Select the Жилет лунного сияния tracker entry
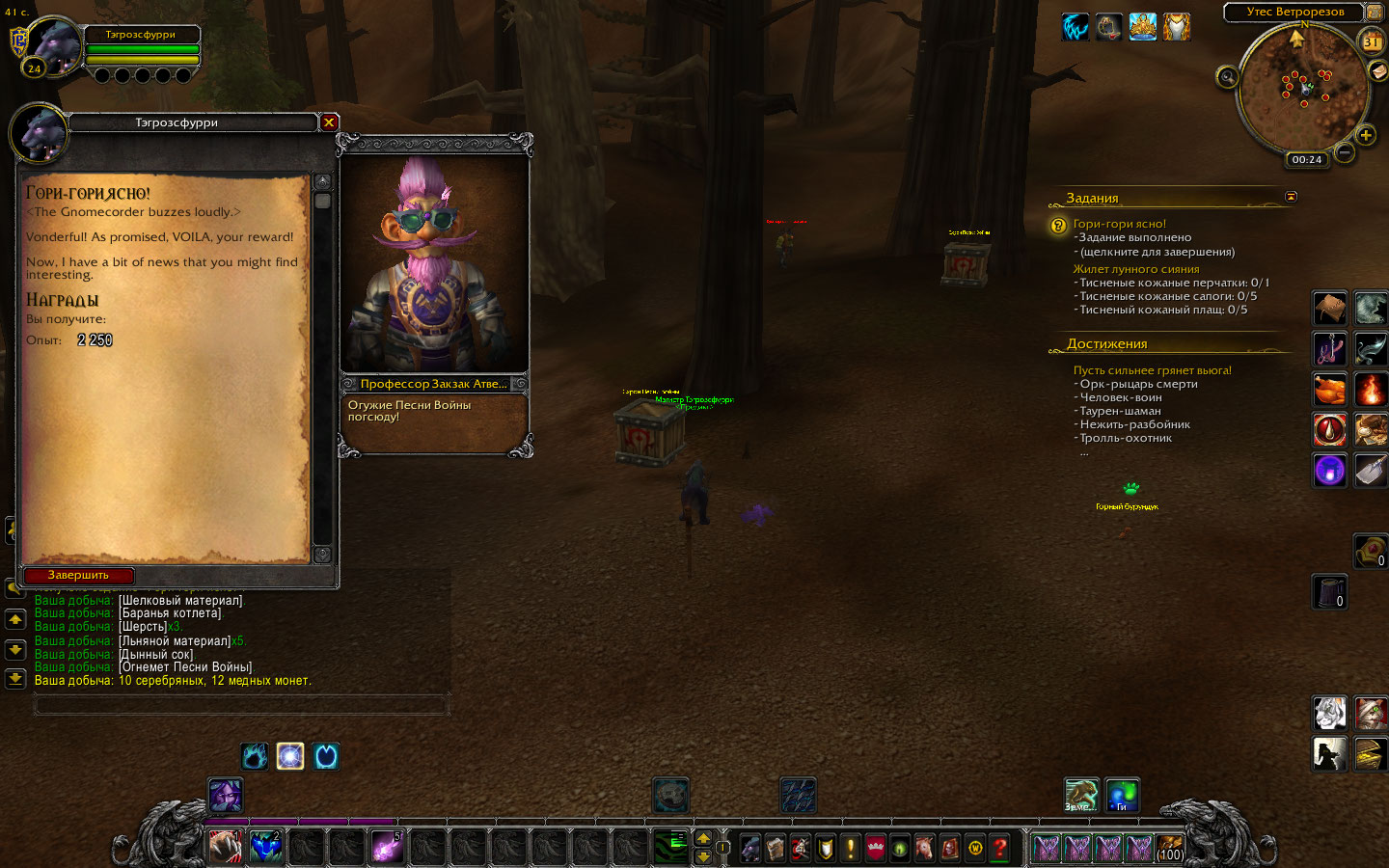Image resolution: width=1389 pixels, height=868 pixels. tap(1136, 269)
